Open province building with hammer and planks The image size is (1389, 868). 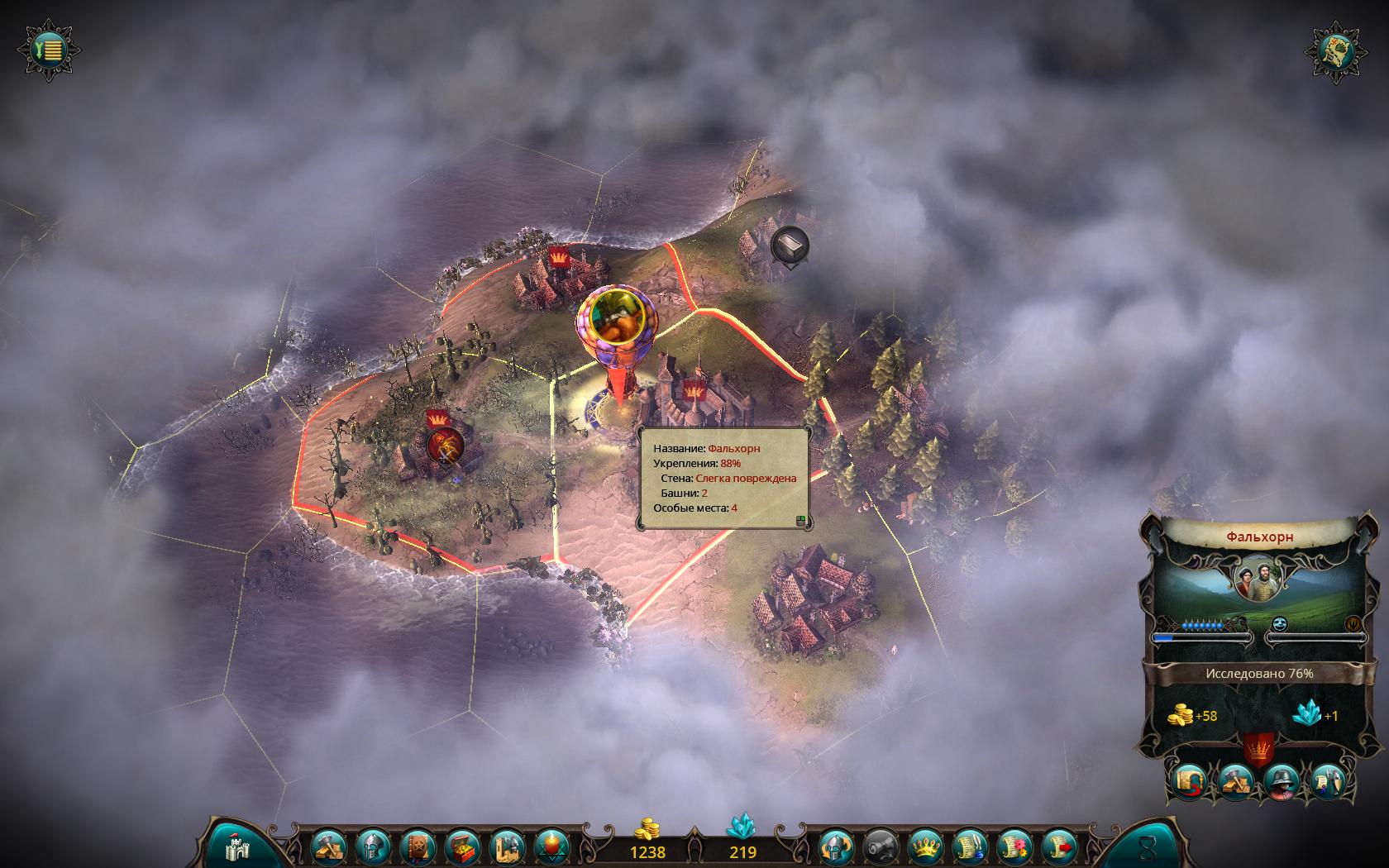(x=1234, y=780)
